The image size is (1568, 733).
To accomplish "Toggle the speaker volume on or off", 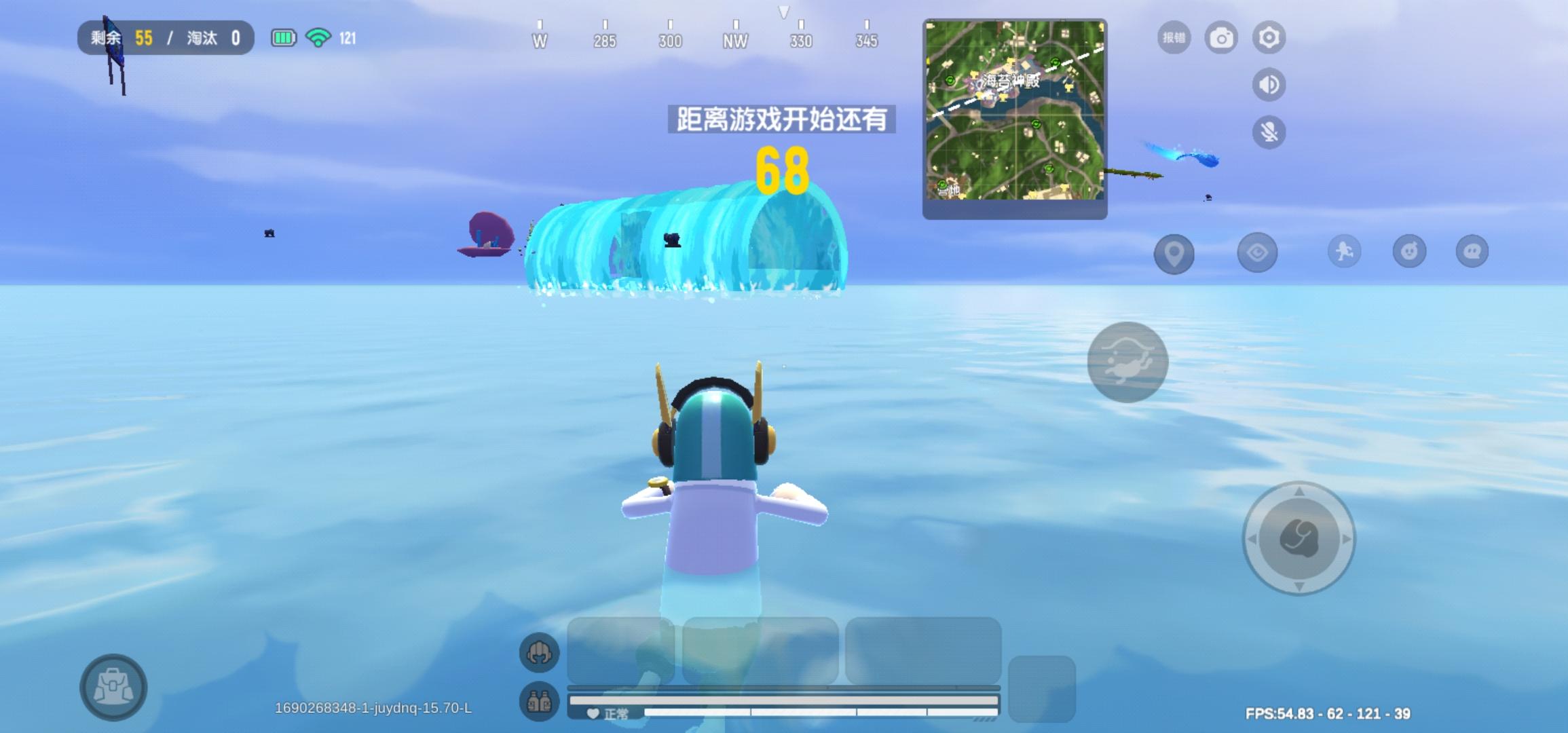I will [1268, 86].
